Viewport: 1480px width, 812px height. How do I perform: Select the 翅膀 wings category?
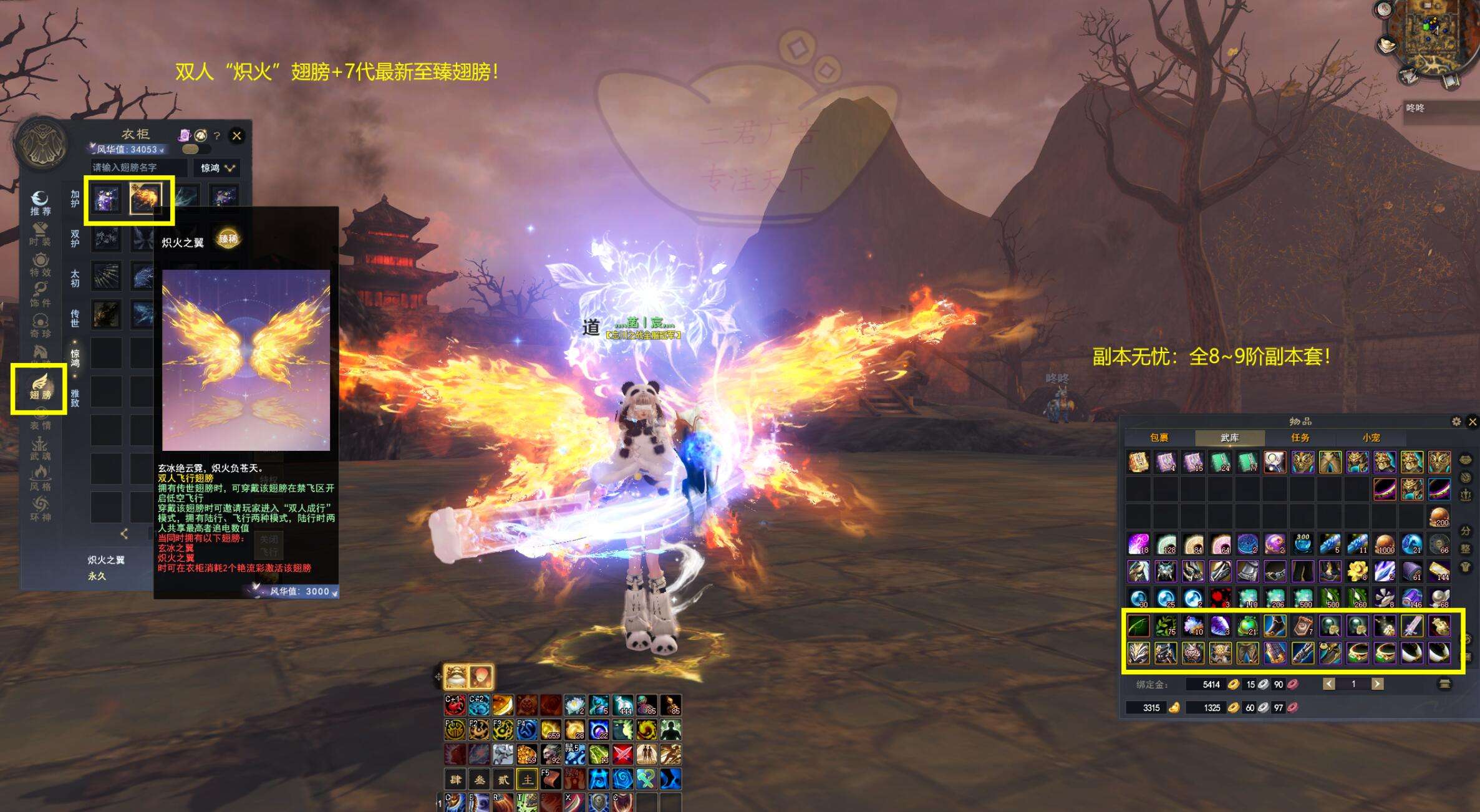coord(40,387)
